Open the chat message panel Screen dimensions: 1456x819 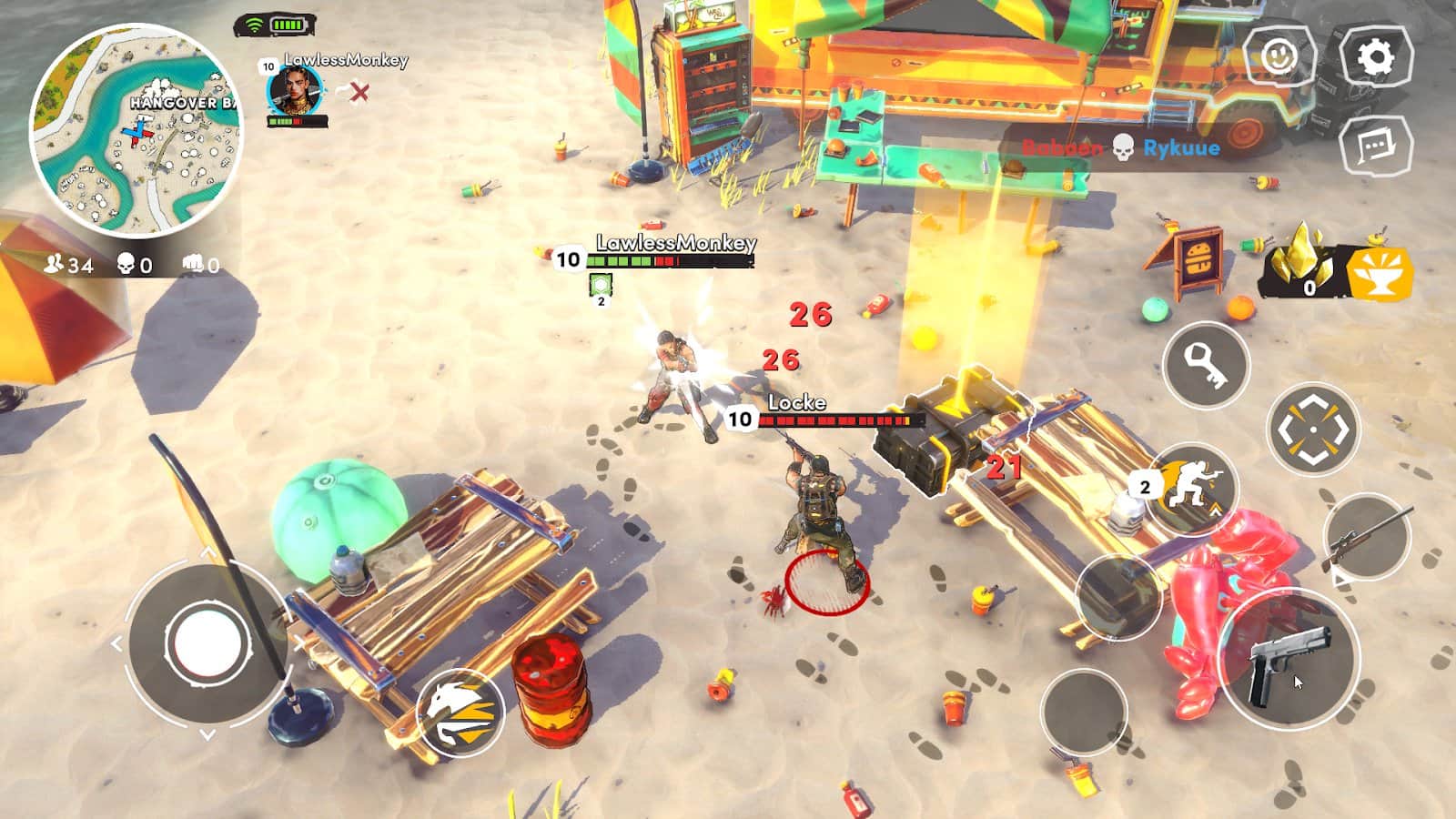click(x=1377, y=146)
